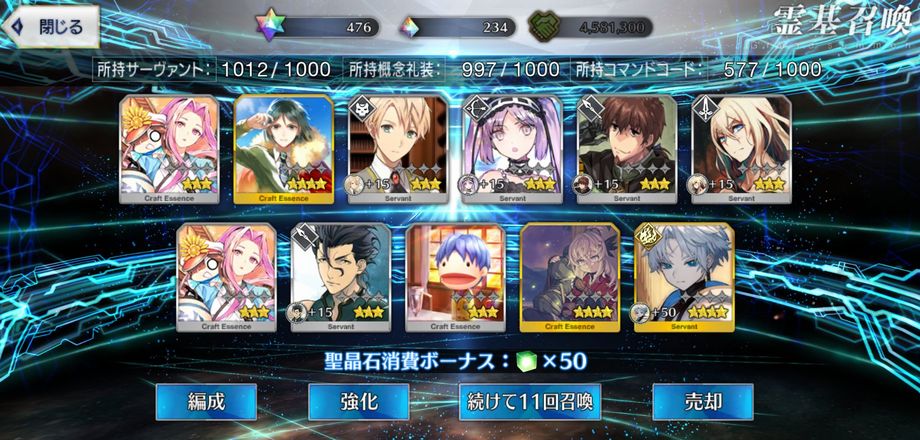
Task: Select the dark-haired saluting four-star Craft Essence
Action: coord(283,149)
